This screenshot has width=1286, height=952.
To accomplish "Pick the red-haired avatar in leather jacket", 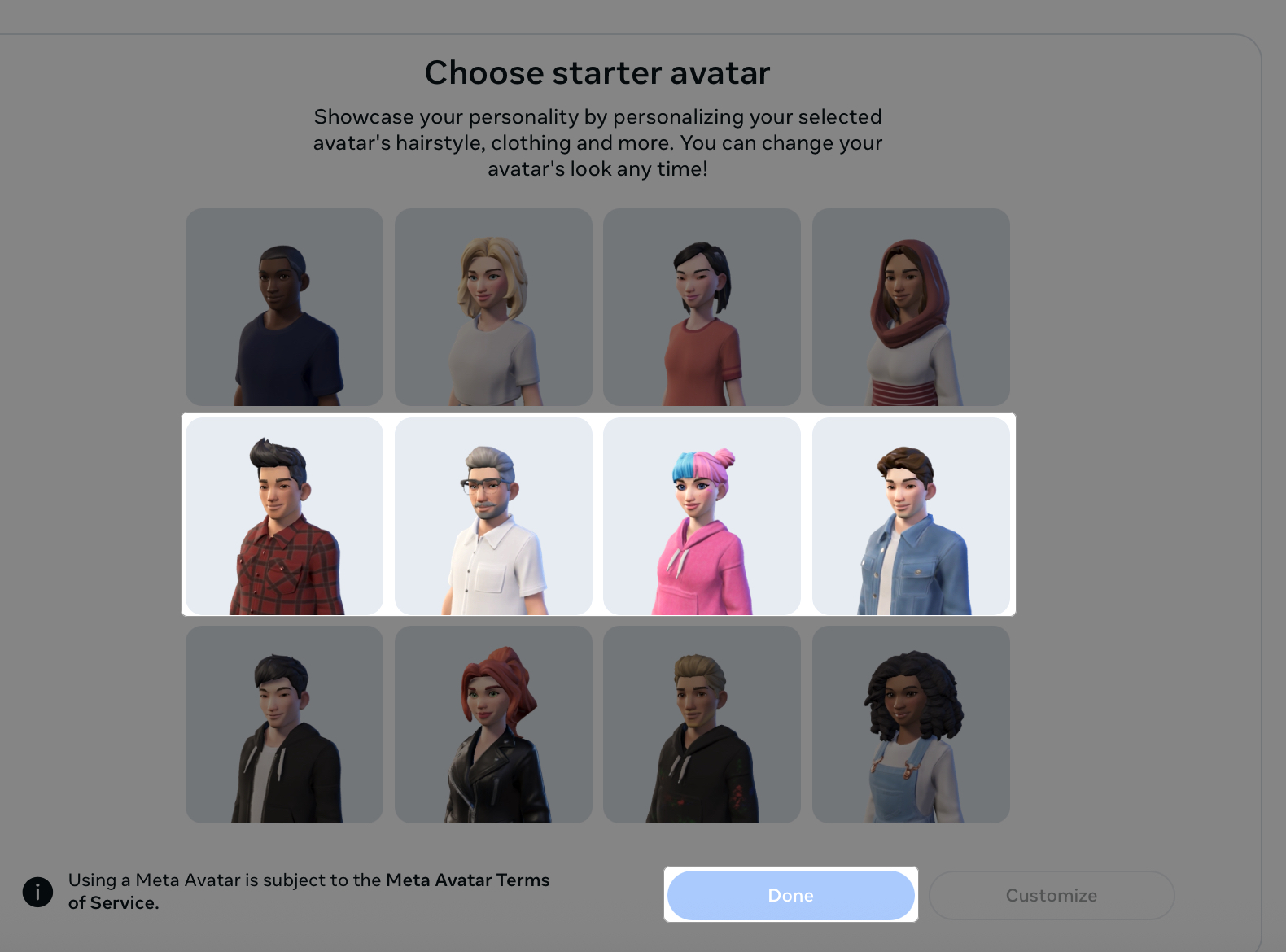I will [x=492, y=724].
